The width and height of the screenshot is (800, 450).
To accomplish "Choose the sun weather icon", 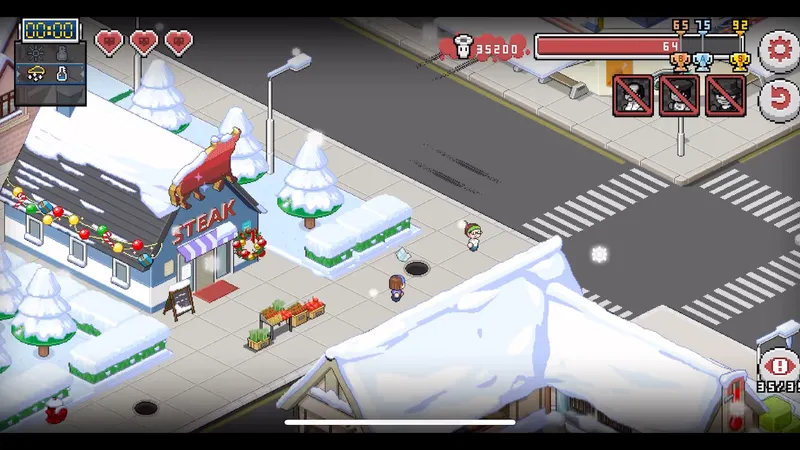I will coord(36,52).
